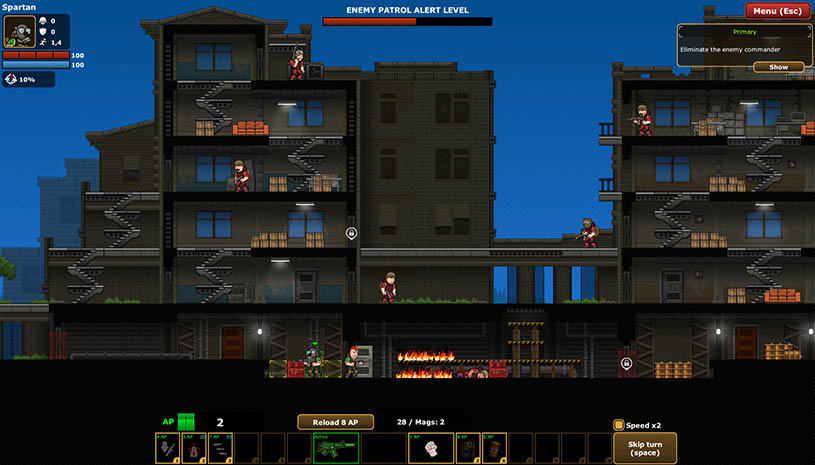Select the dark armor vest item slot

click(x=468, y=448)
